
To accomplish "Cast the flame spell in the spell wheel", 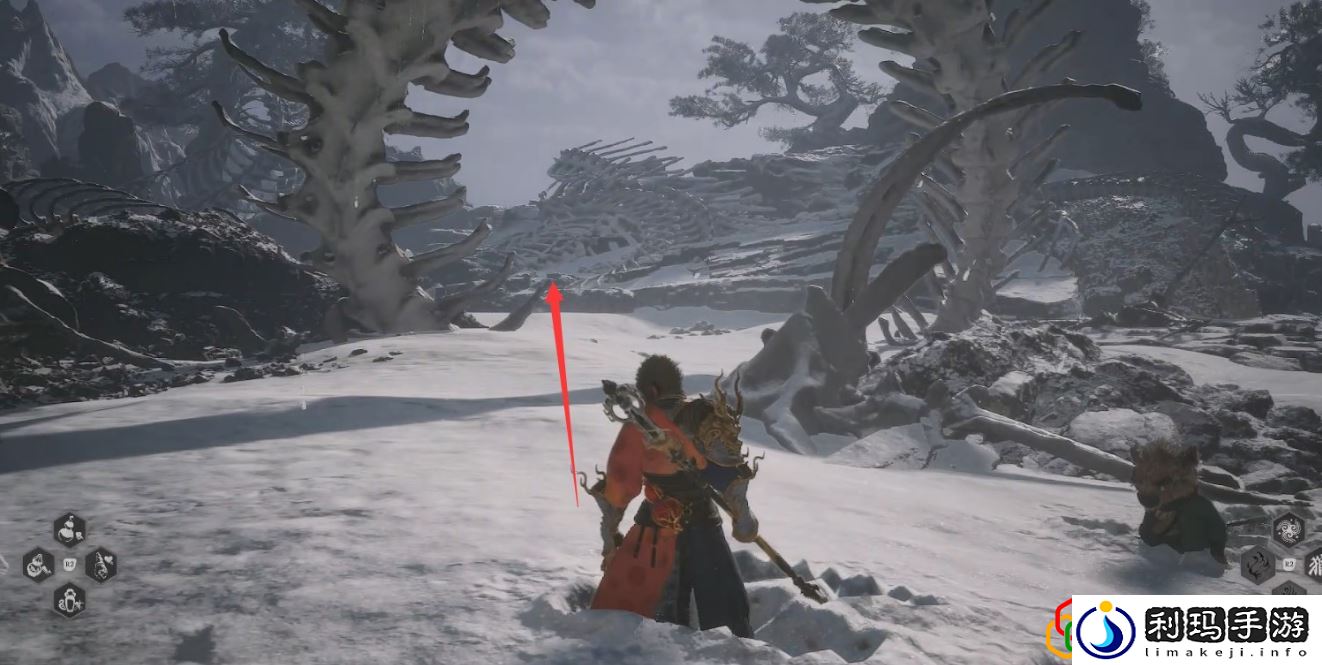I will click(1257, 566).
